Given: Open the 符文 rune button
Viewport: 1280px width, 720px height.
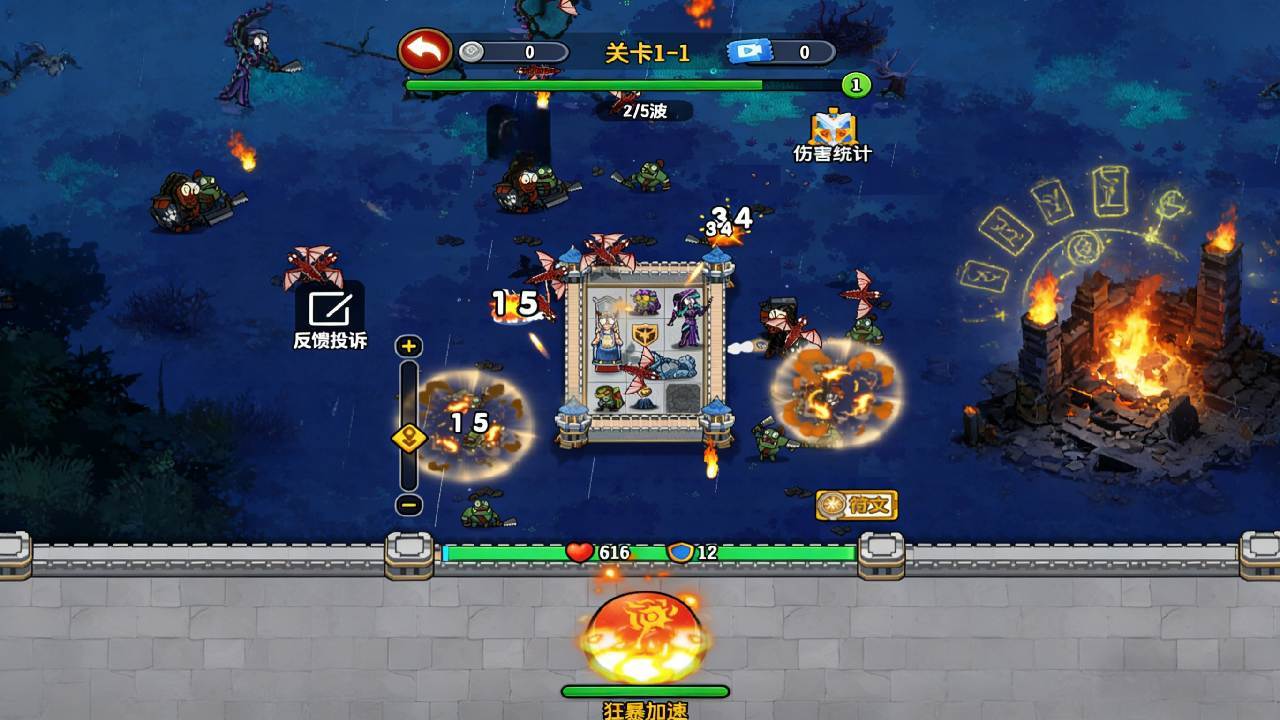Looking at the screenshot, I should (x=857, y=505).
